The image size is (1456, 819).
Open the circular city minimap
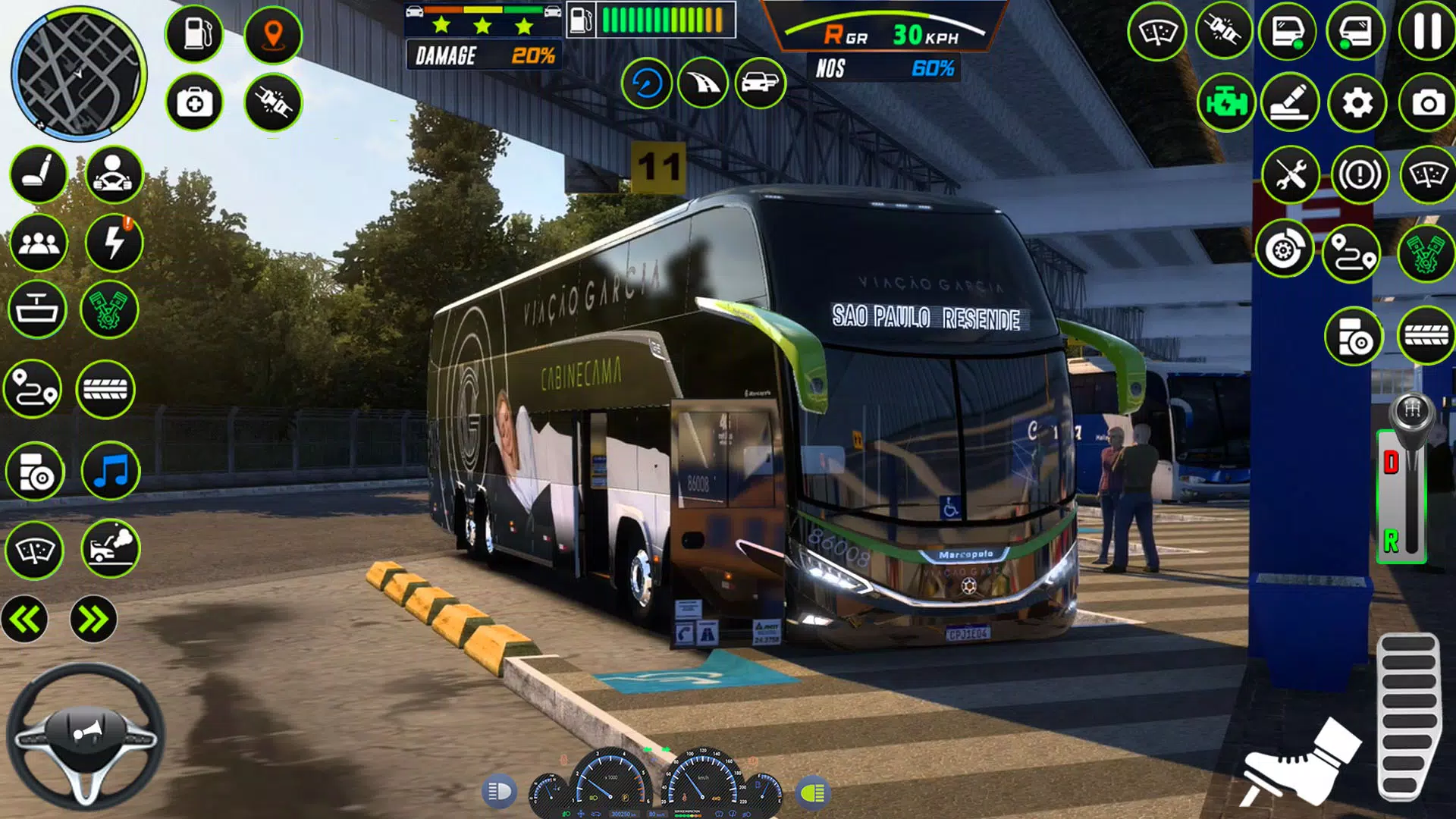click(x=78, y=74)
